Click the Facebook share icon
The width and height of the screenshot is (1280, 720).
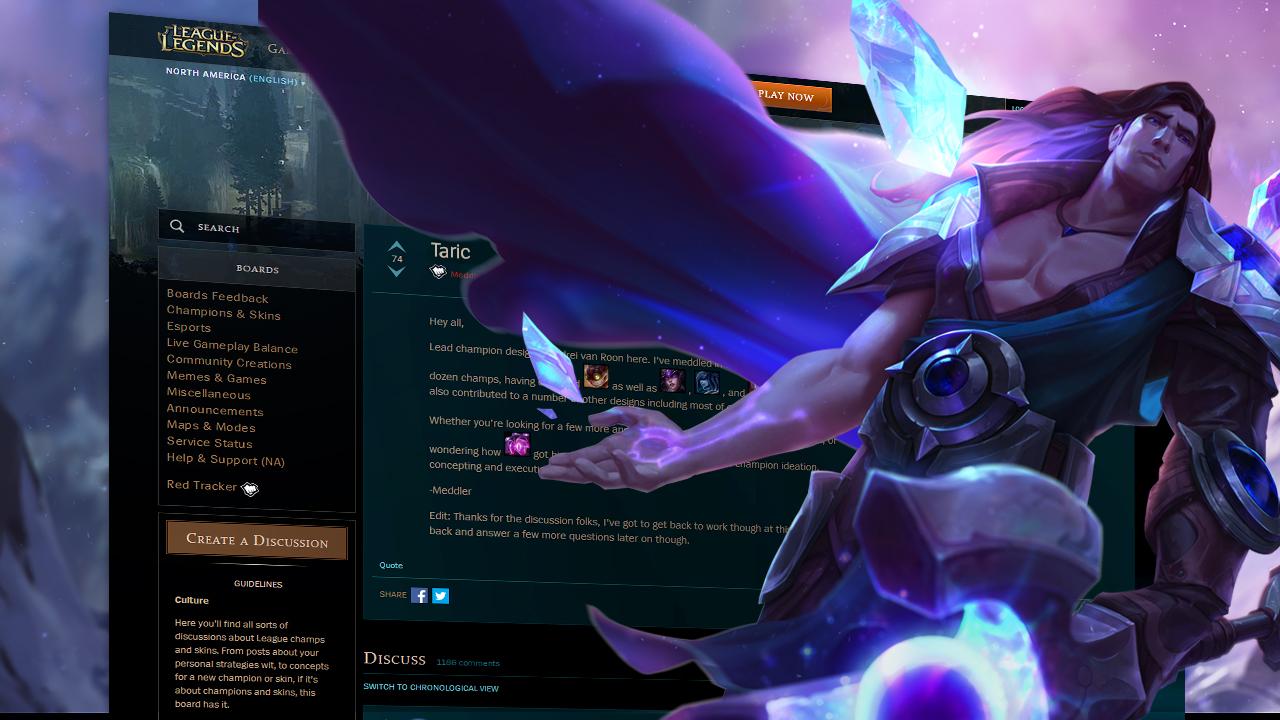[x=418, y=595]
